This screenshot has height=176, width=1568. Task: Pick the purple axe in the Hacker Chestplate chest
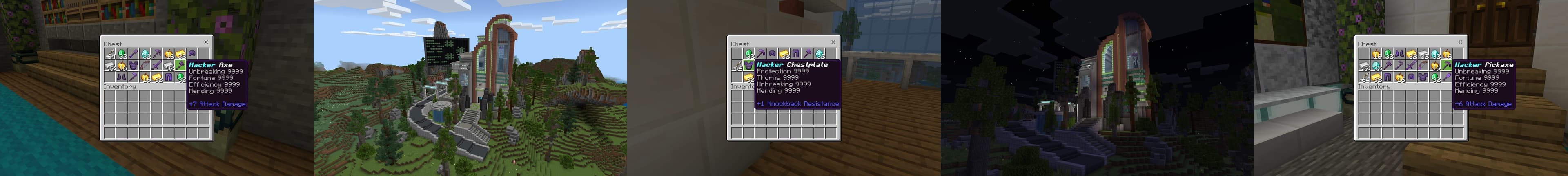pos(807,53)
